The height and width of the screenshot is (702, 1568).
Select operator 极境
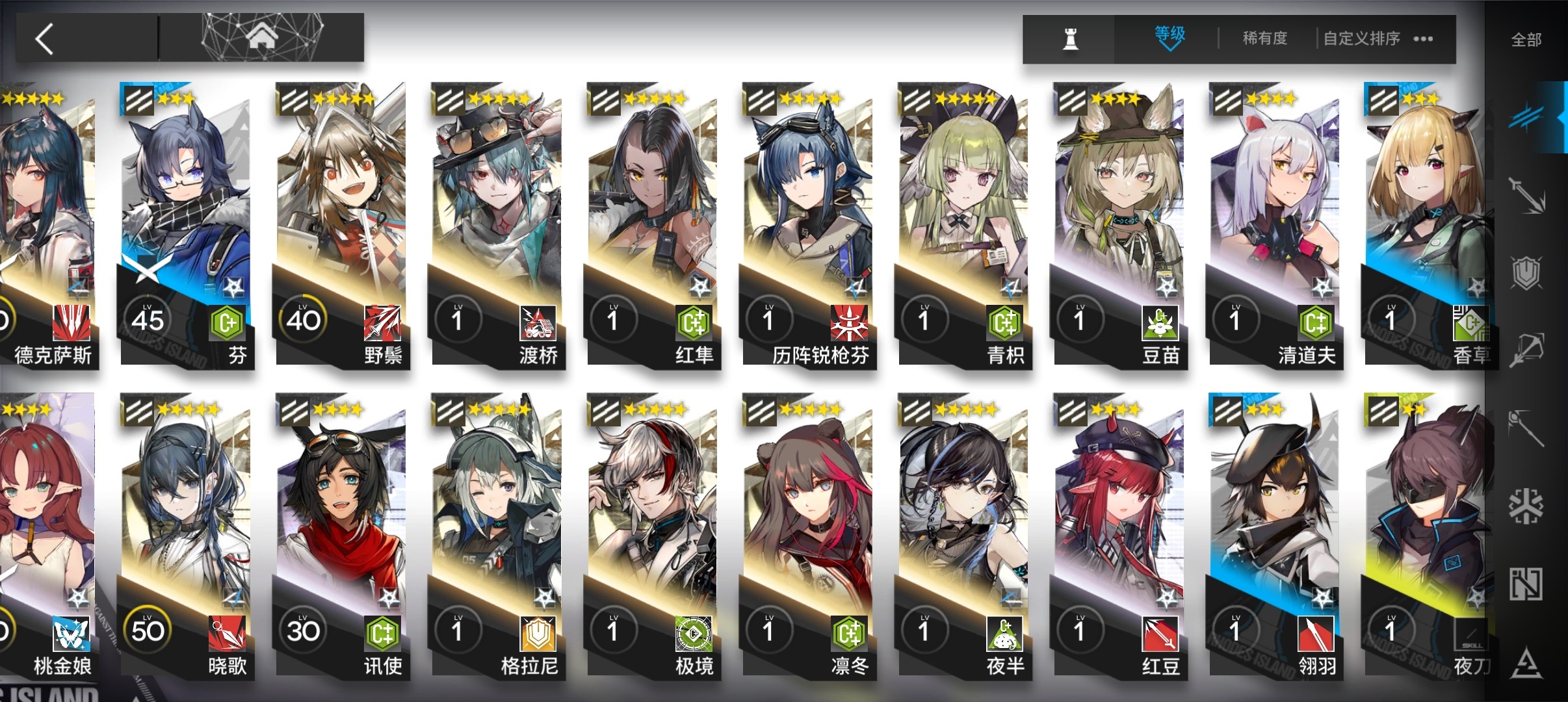pos(652,533)
